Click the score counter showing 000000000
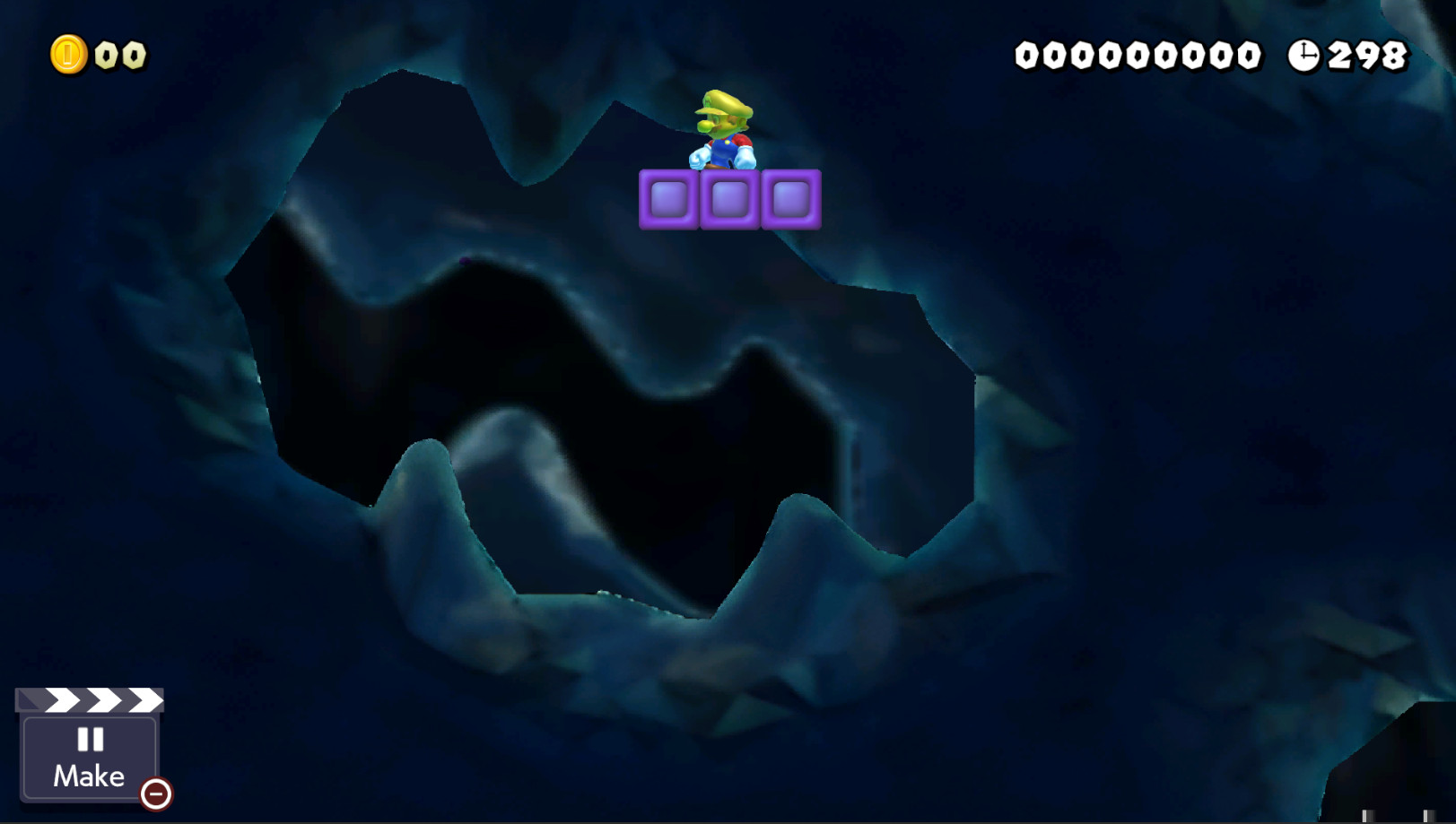The image size is (1456, 824). point(1139,54)
